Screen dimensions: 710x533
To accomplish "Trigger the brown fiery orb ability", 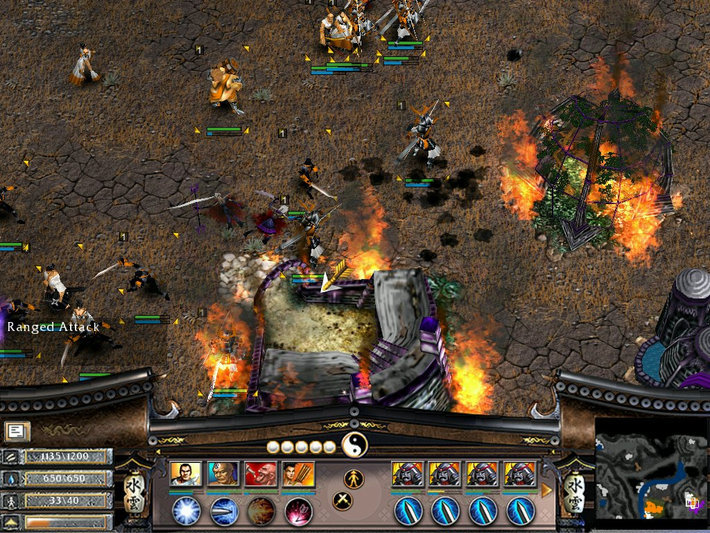I will coord(262,510).
